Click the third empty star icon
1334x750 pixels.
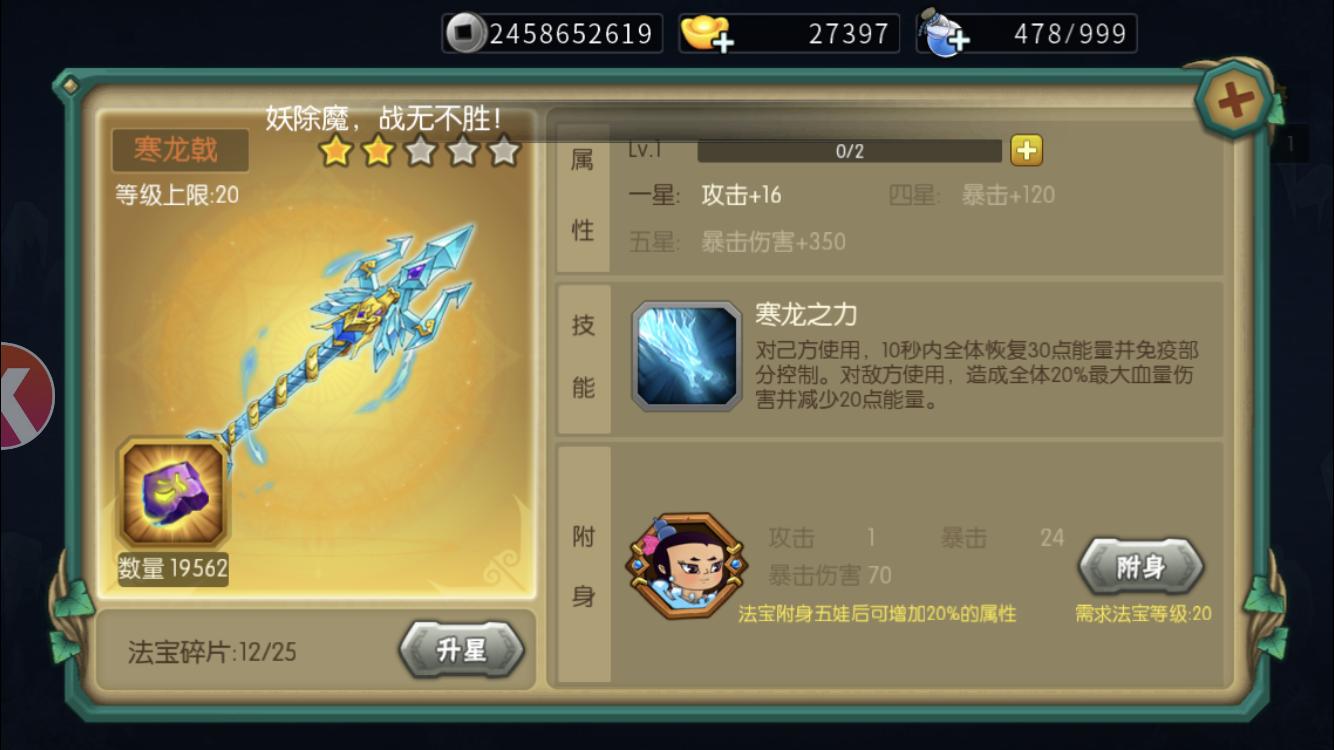[x=421, y=152]
